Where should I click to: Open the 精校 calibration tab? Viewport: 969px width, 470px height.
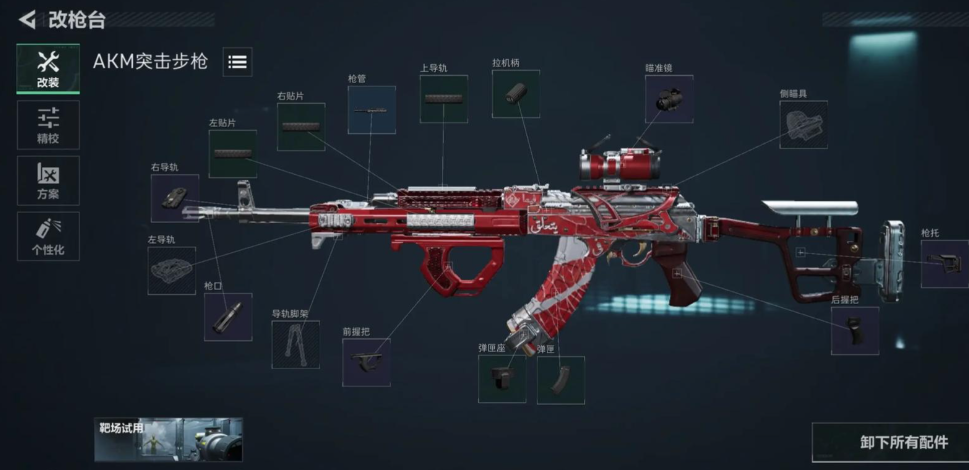tap(48, 125)
